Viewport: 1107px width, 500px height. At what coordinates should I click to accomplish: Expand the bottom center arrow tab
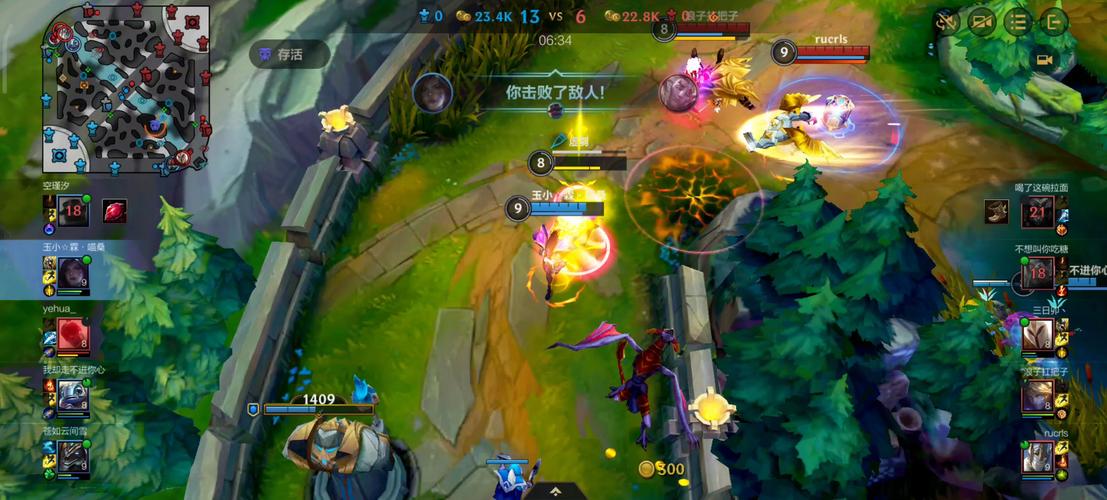[553, 491]
